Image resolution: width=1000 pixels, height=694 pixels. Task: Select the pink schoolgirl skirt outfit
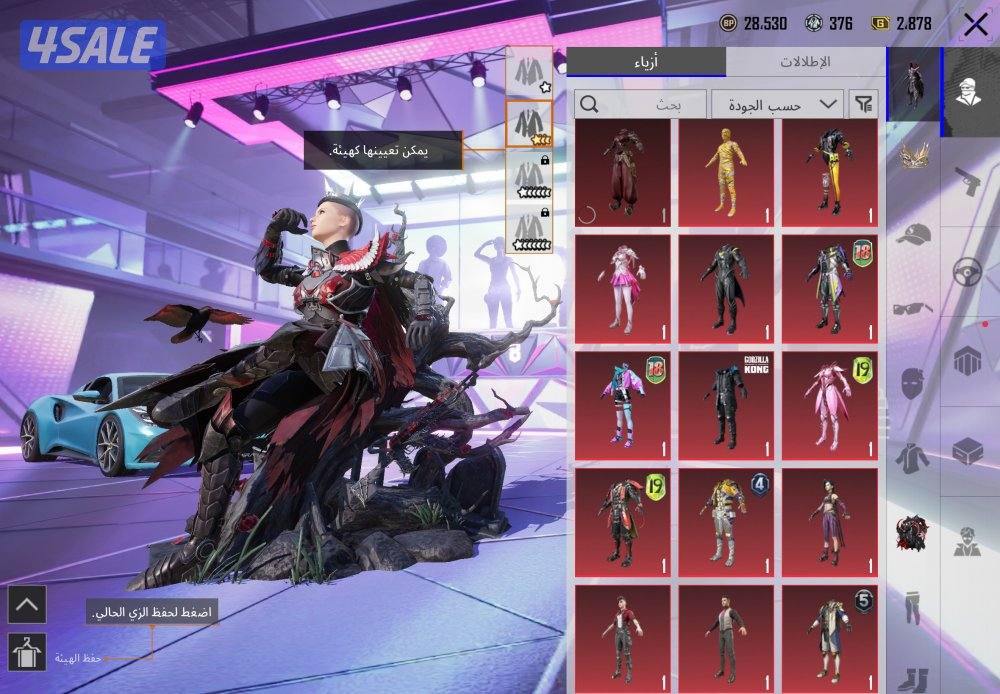pyautogui.click(x=623, y=288)
